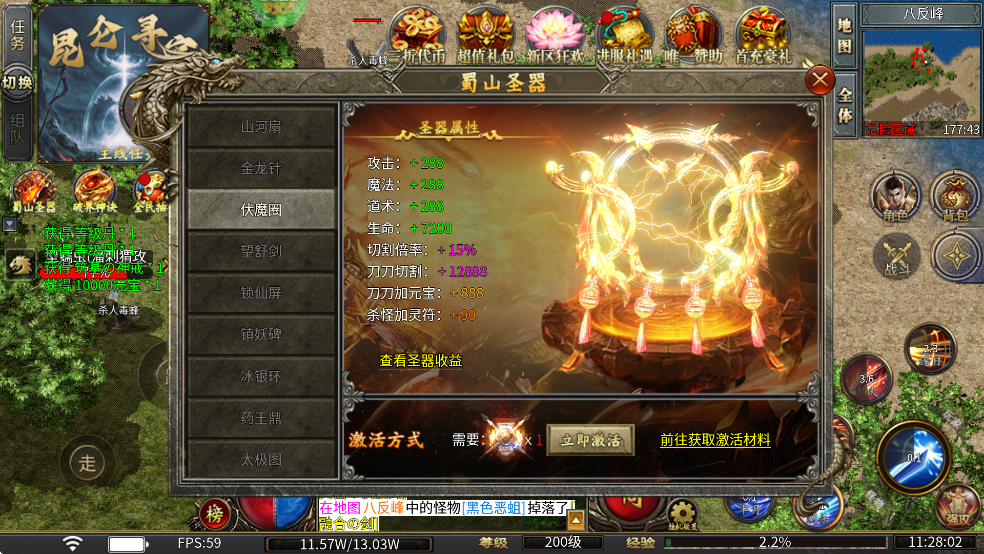Open the 首充豪礼 first recharge chest

pyautogui.click(x=762, y=35)
